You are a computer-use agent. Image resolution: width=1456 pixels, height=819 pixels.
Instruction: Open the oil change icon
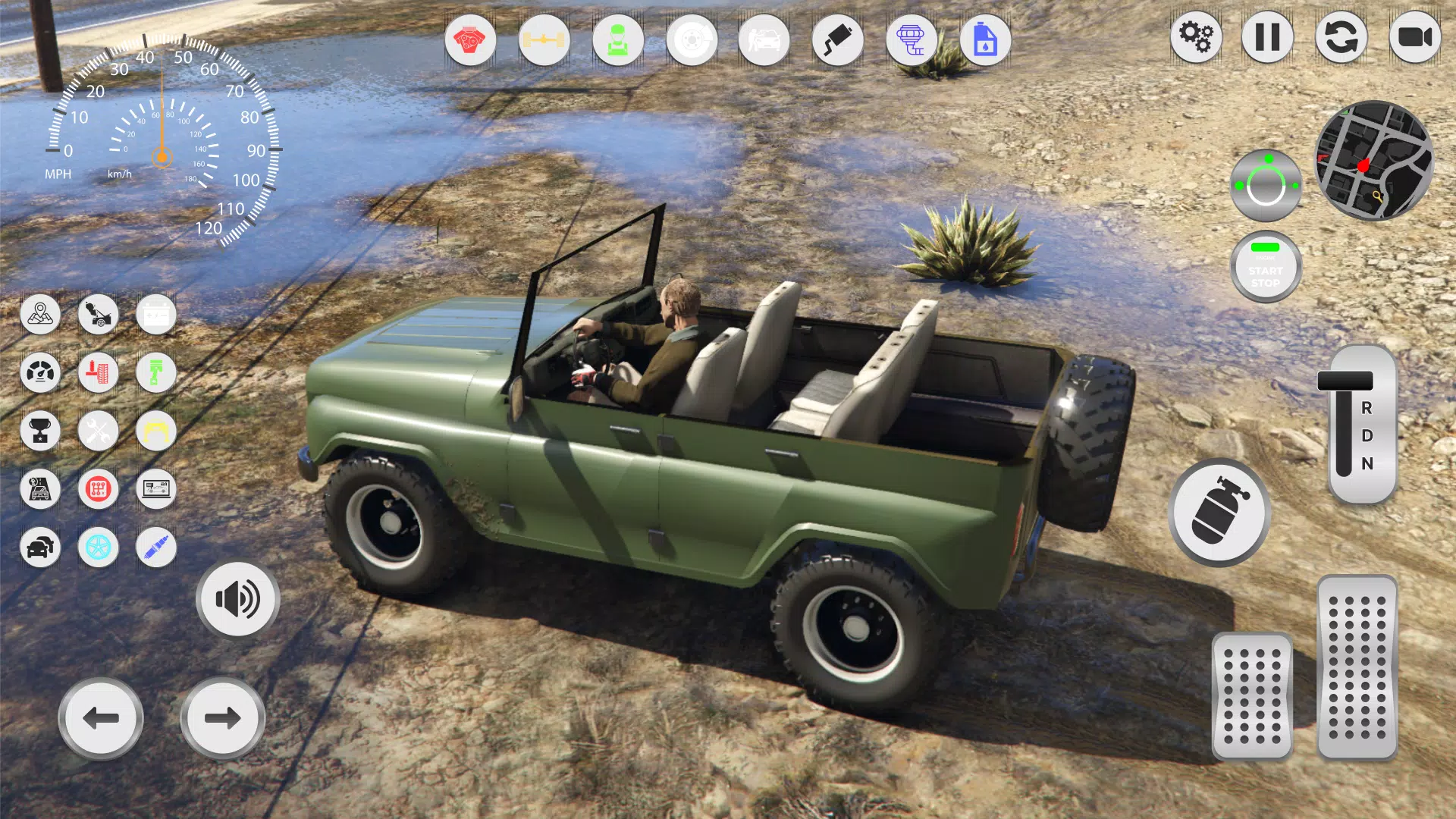pos(984,40)
